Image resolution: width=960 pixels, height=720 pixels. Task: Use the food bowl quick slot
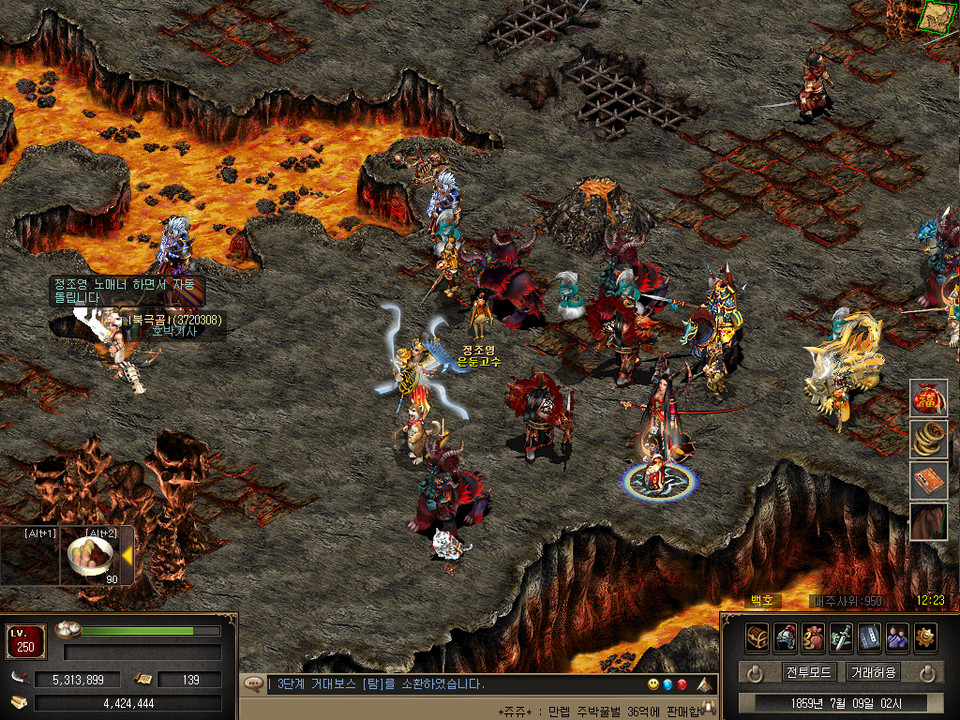tap(90, 555)
